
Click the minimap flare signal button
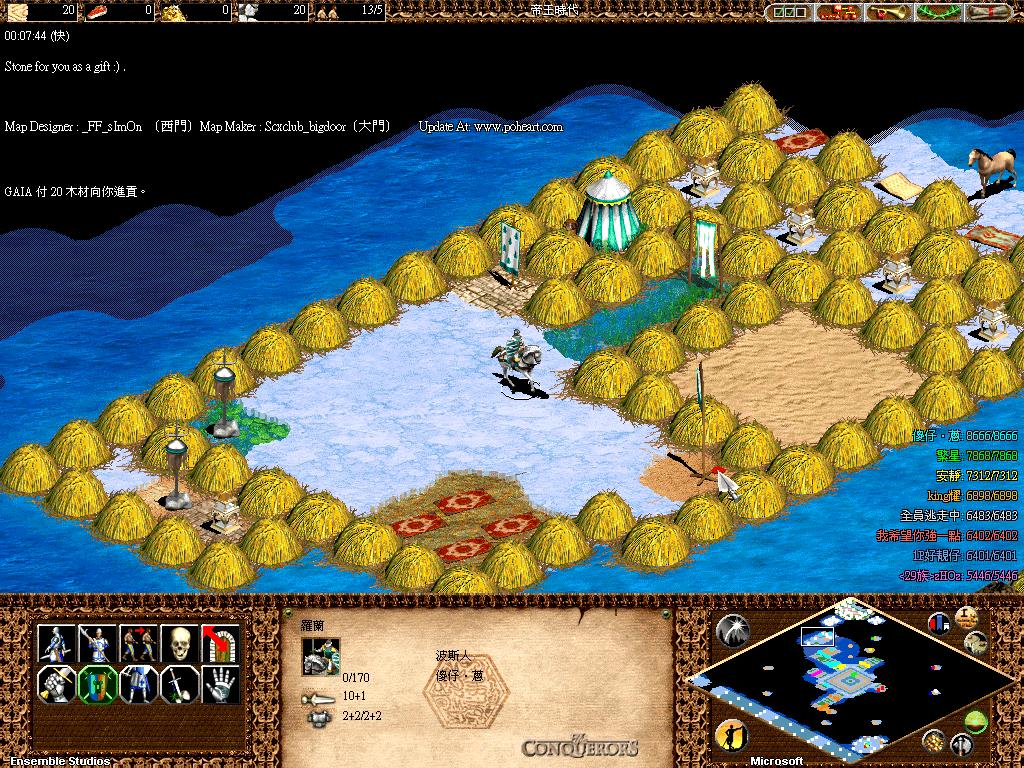[733, 630]
